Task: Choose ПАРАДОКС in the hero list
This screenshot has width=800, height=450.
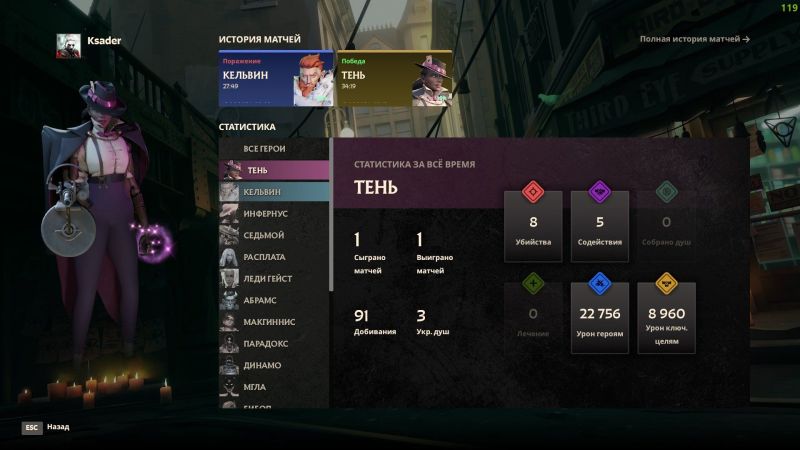Action: (274, 343)
